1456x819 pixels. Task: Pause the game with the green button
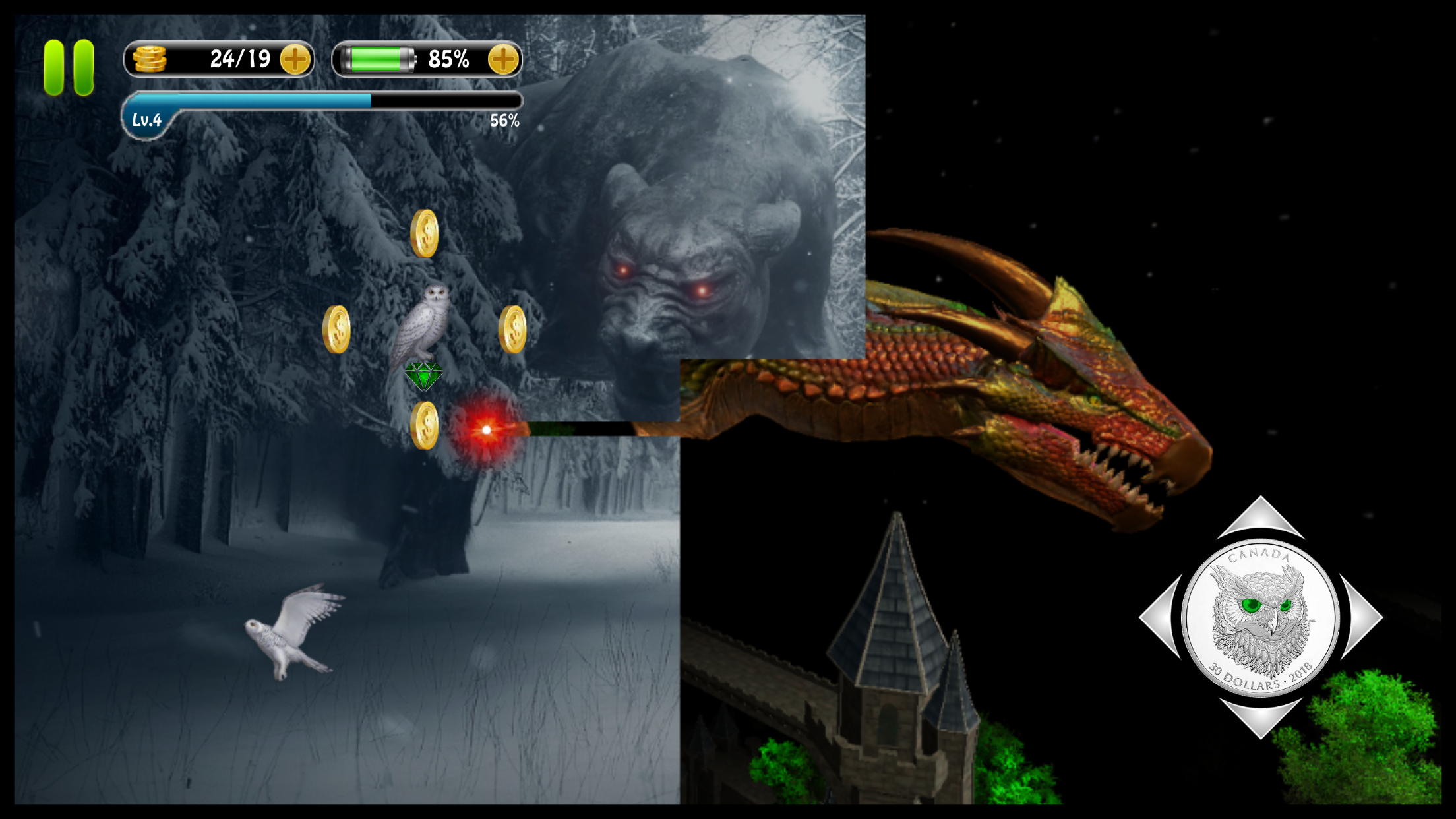point(69,67)
